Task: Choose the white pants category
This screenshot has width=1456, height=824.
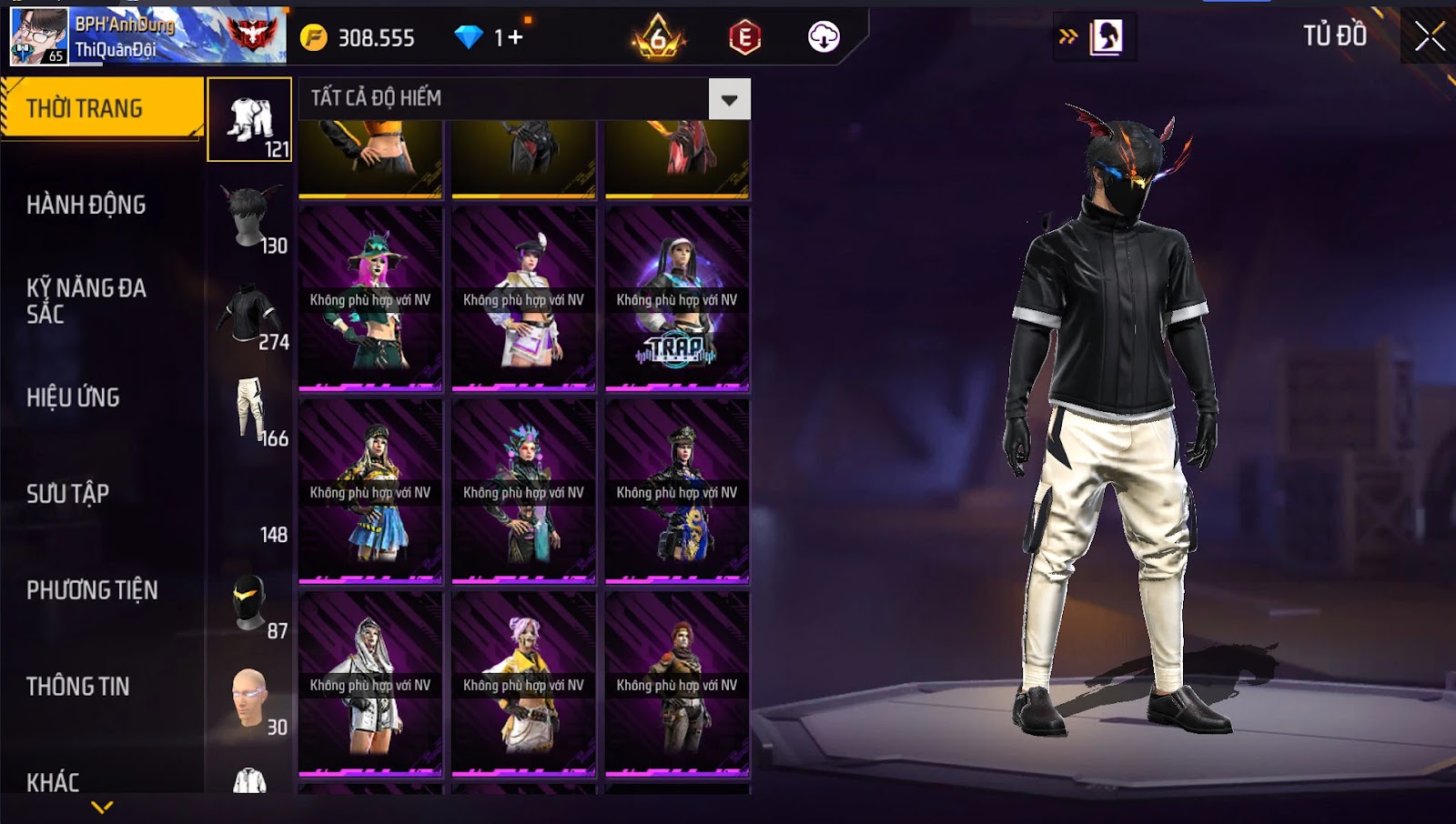Action: [250, 409]
